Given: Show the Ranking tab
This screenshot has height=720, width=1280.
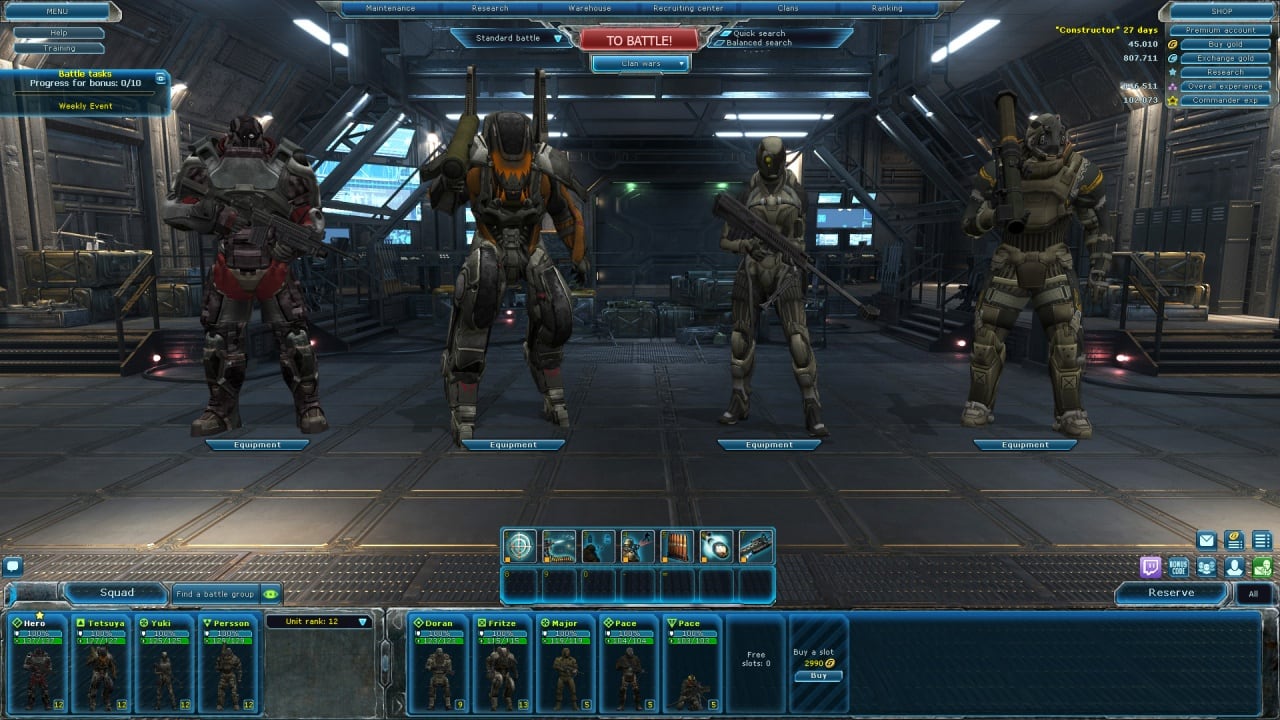Looking at the screenshot, I should pyautogui.click(x=886, y=8).
